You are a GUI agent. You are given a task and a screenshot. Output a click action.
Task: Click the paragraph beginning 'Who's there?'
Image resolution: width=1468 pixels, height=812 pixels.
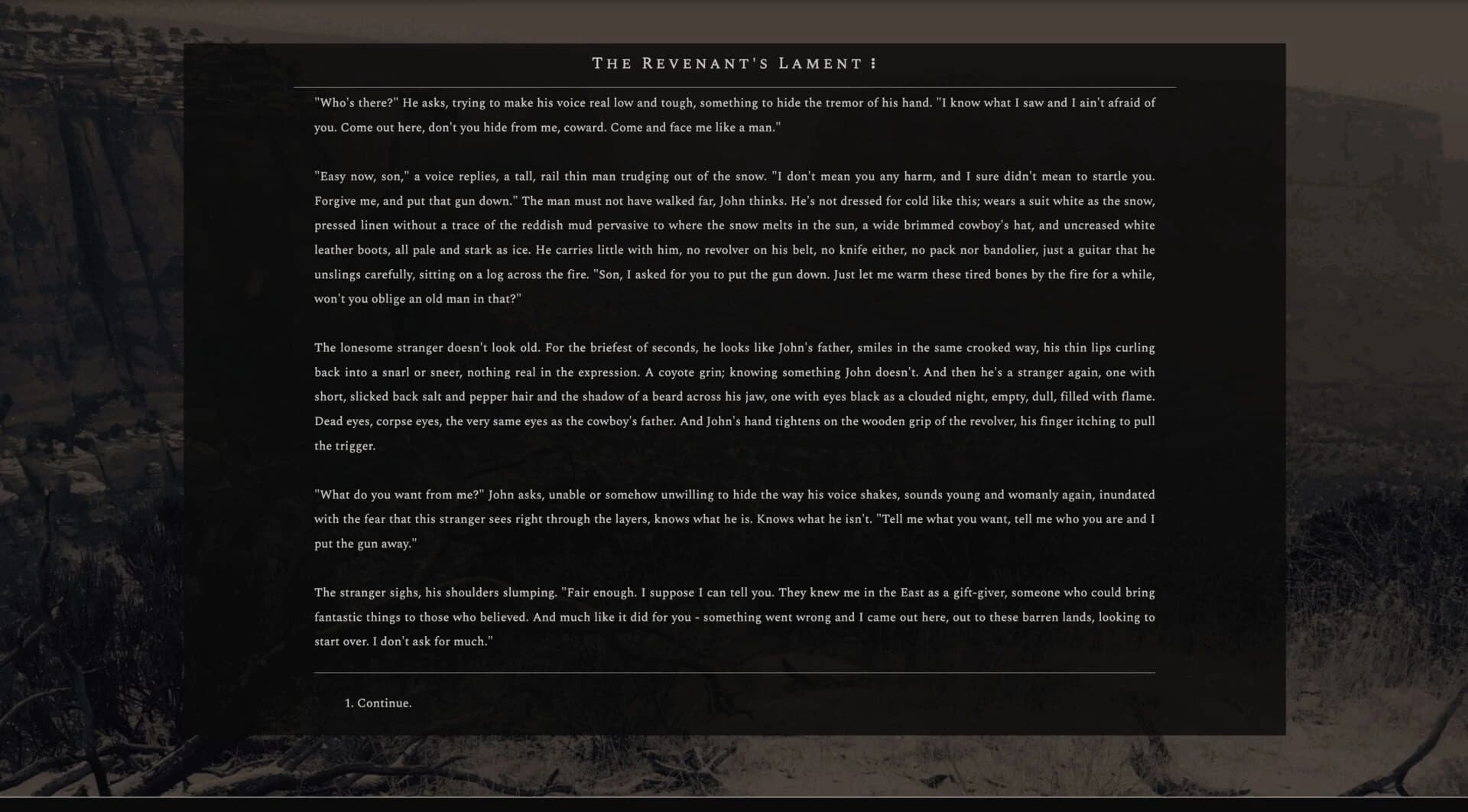[x=734, y=115]
